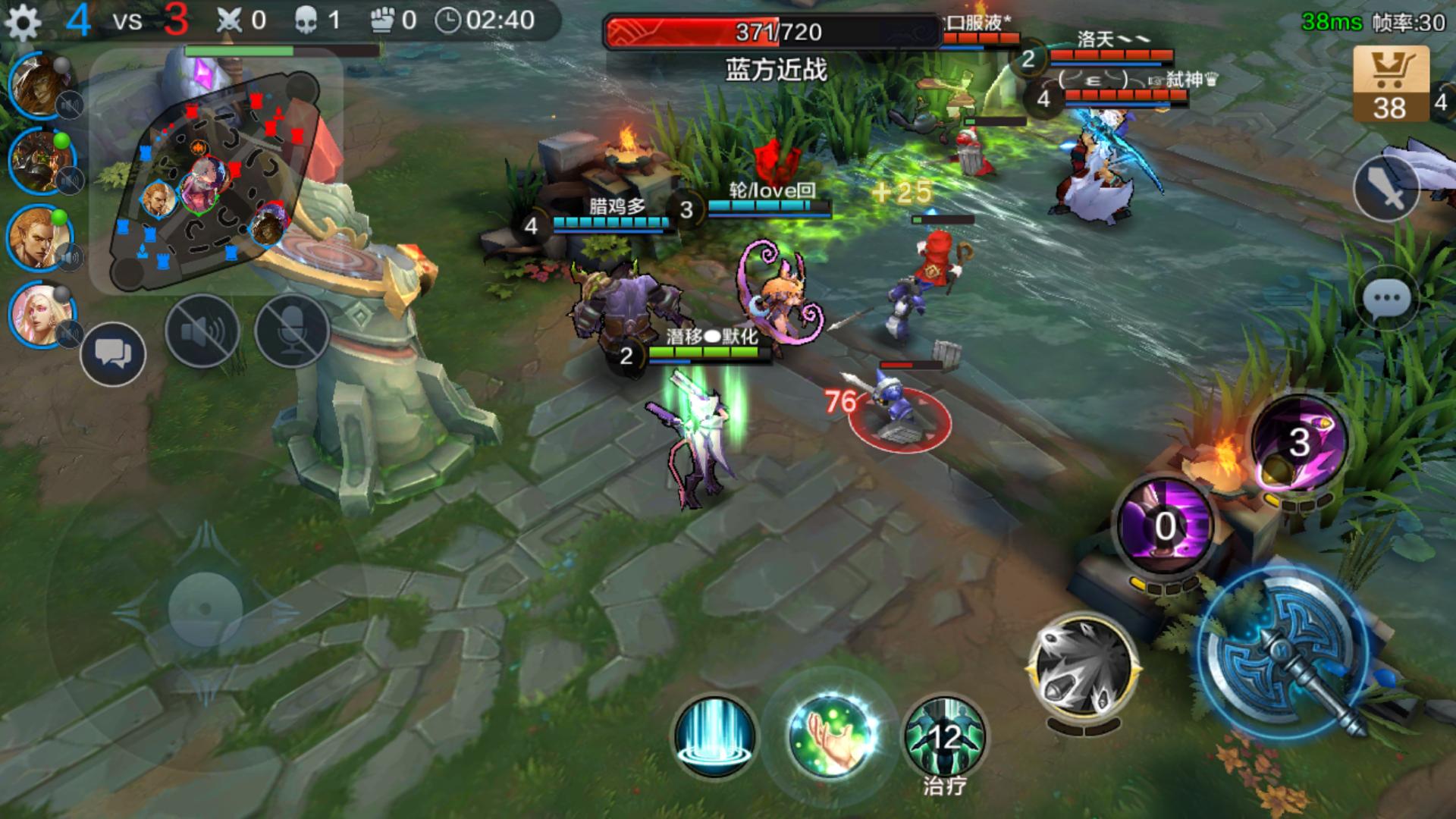Cast the 治疗 heal summoner spell
Viewport: 1456px width, 819px height.
click(945, 737)
